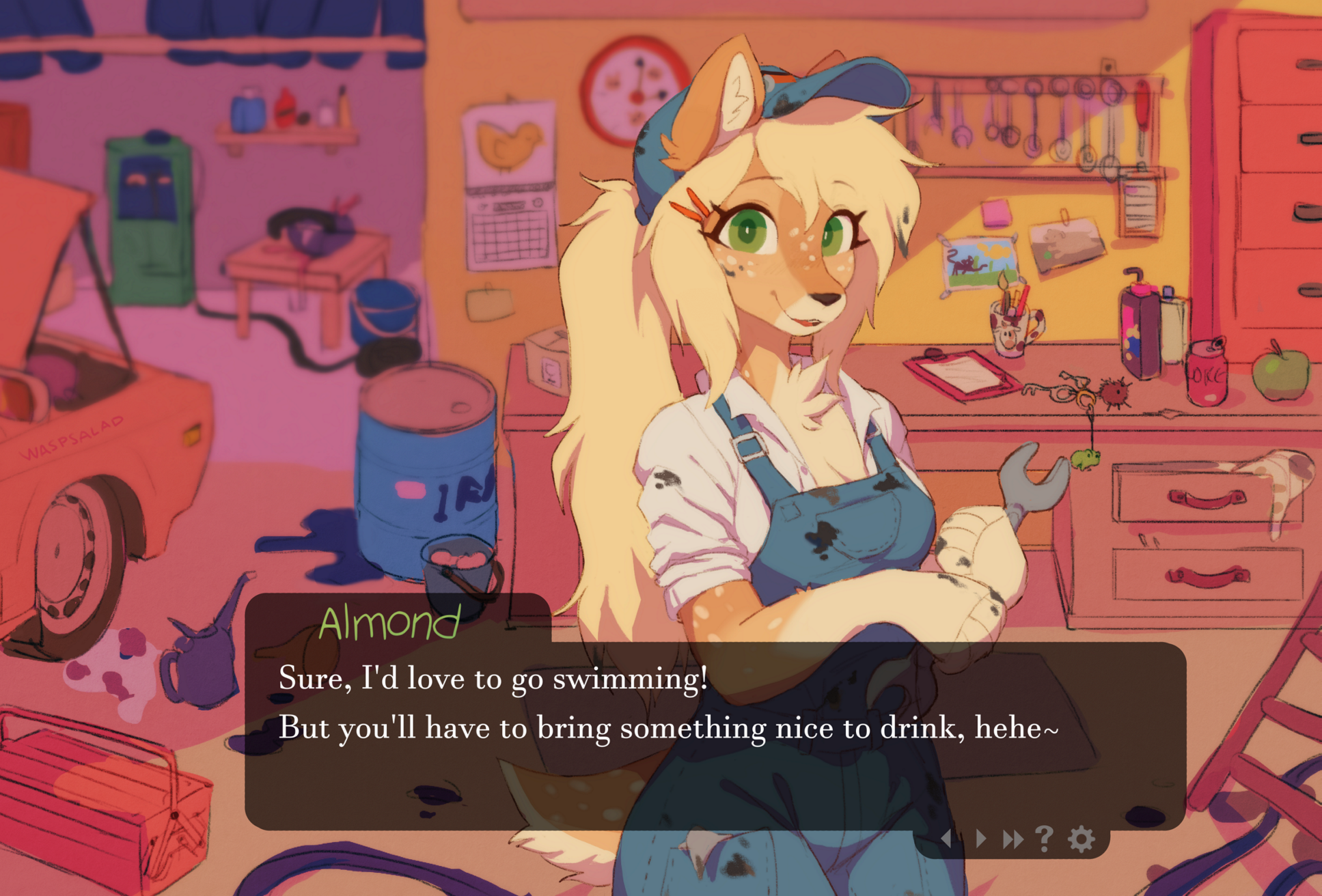Open the gear settings menu
The height and width of the screenshot is (896, 1322).
1082,838
